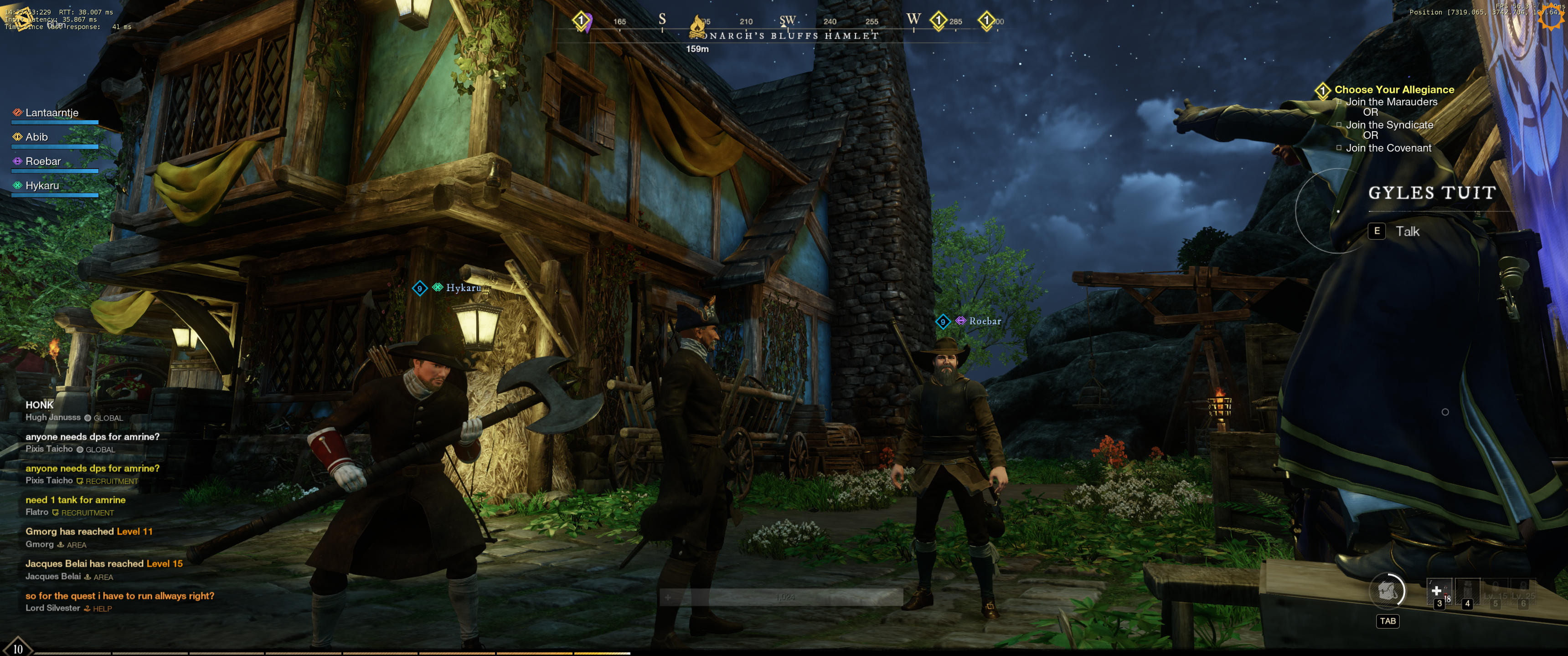Screen dimensions: 1568x656
Task: Use the health potion in quickslot 3
Action: pyautogui.click(x=1439, y=592)
